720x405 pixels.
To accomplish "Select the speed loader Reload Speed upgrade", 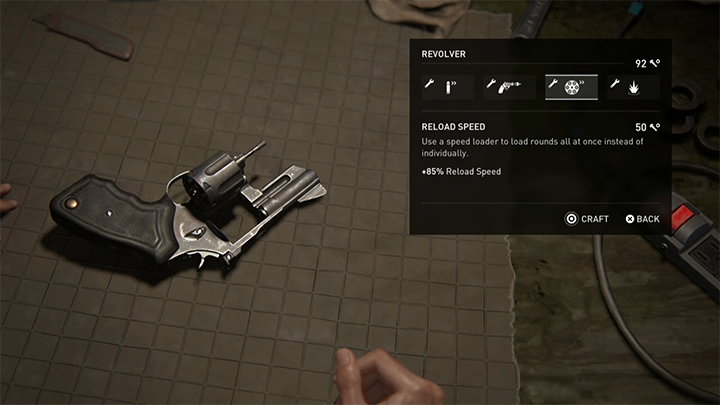I will pyautogui.click(x=571, y=89).
